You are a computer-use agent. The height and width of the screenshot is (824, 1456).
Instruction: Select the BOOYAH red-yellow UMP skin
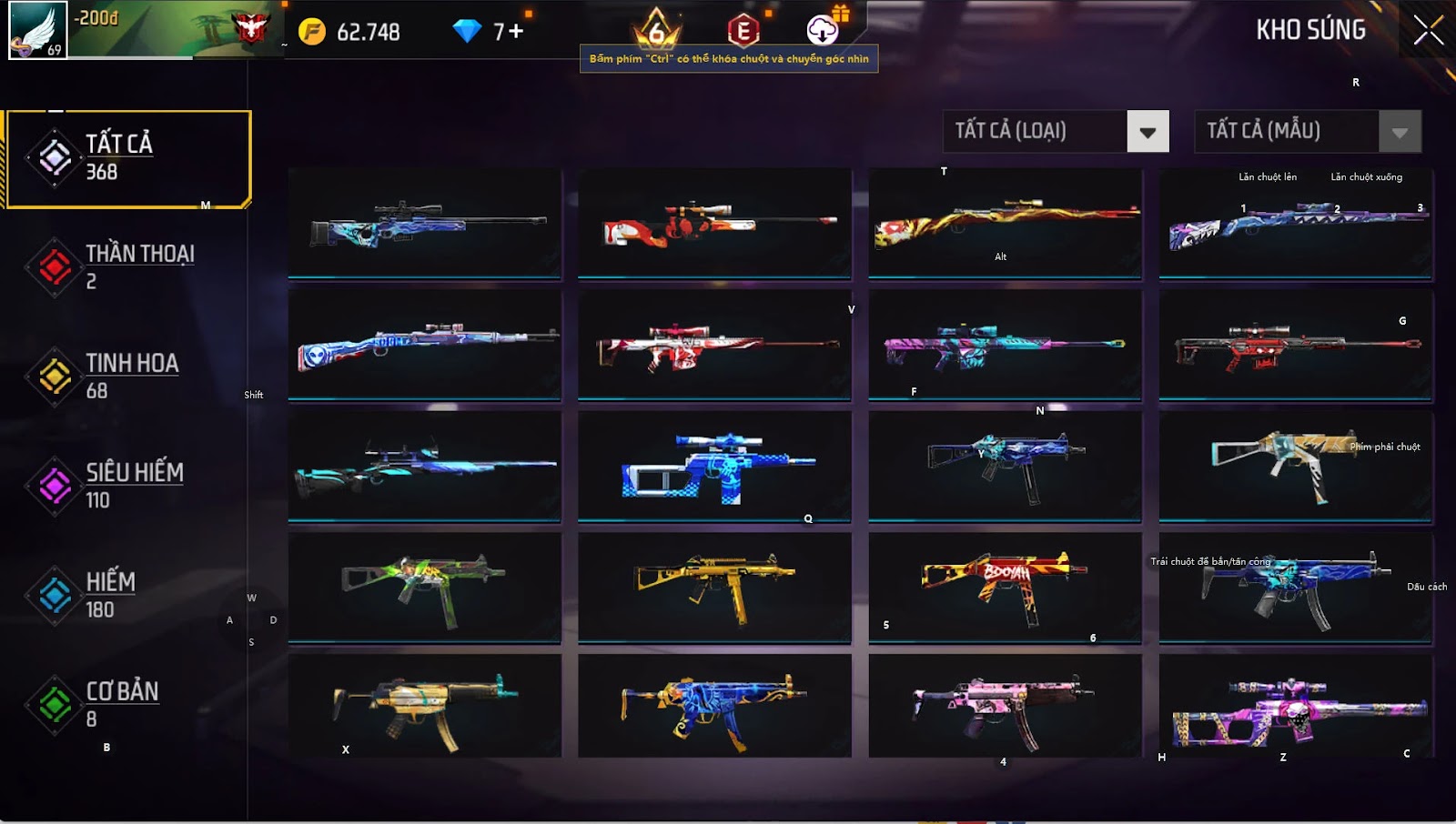point(1005,588)
